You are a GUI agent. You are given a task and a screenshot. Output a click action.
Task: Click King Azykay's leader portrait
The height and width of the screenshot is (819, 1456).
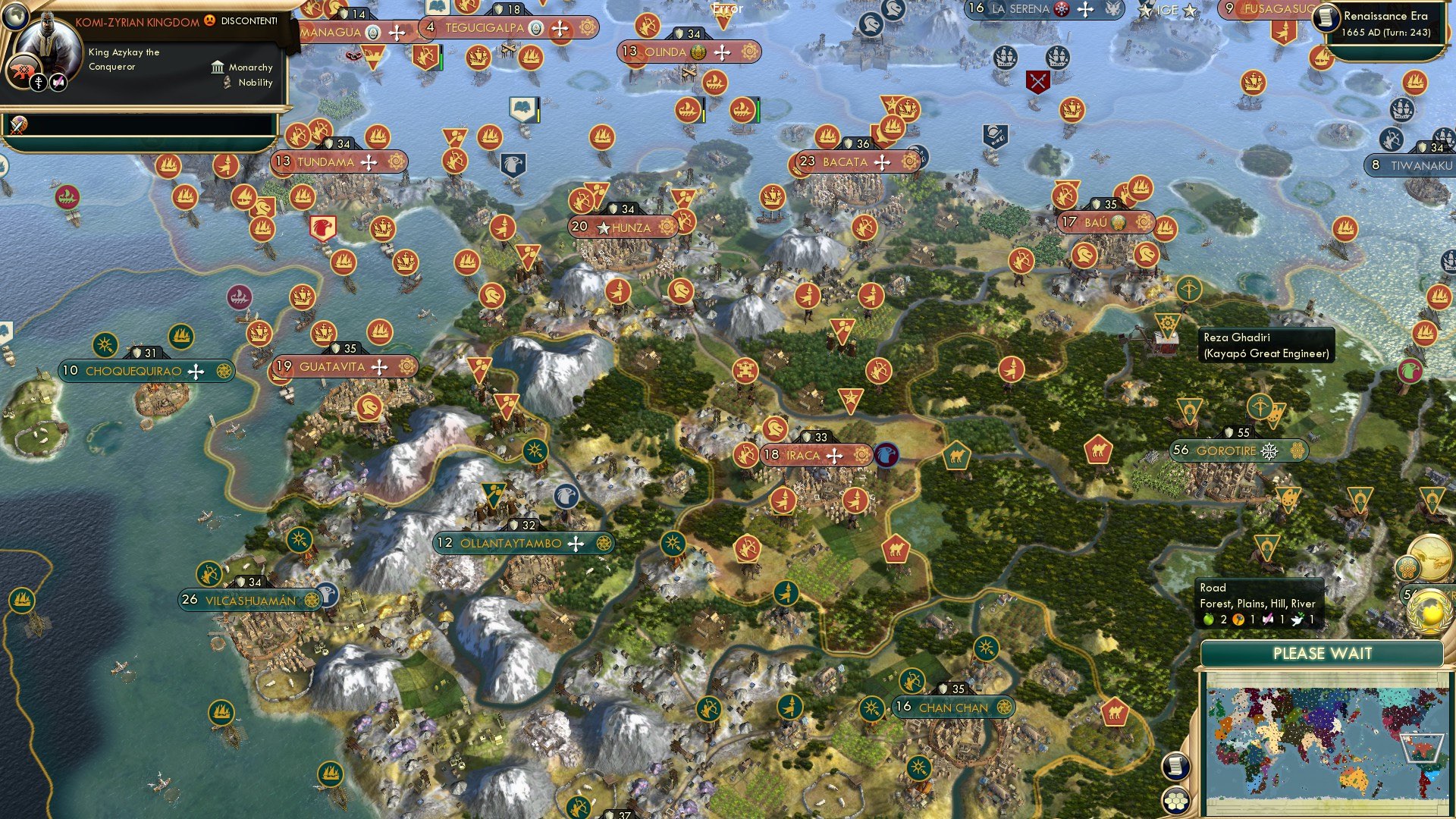47,36
